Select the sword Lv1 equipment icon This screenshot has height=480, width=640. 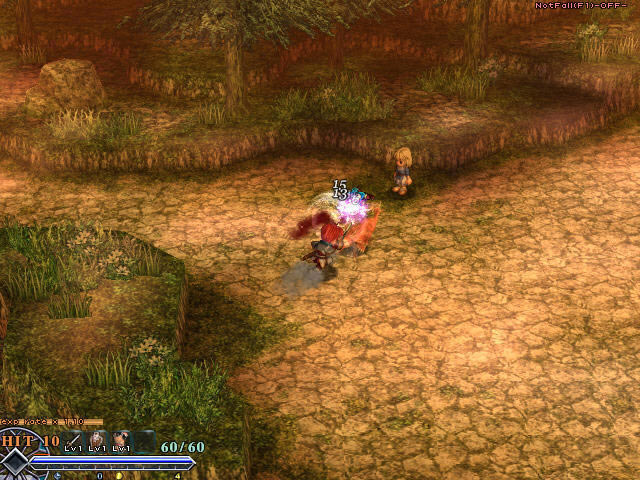[75, 439]
